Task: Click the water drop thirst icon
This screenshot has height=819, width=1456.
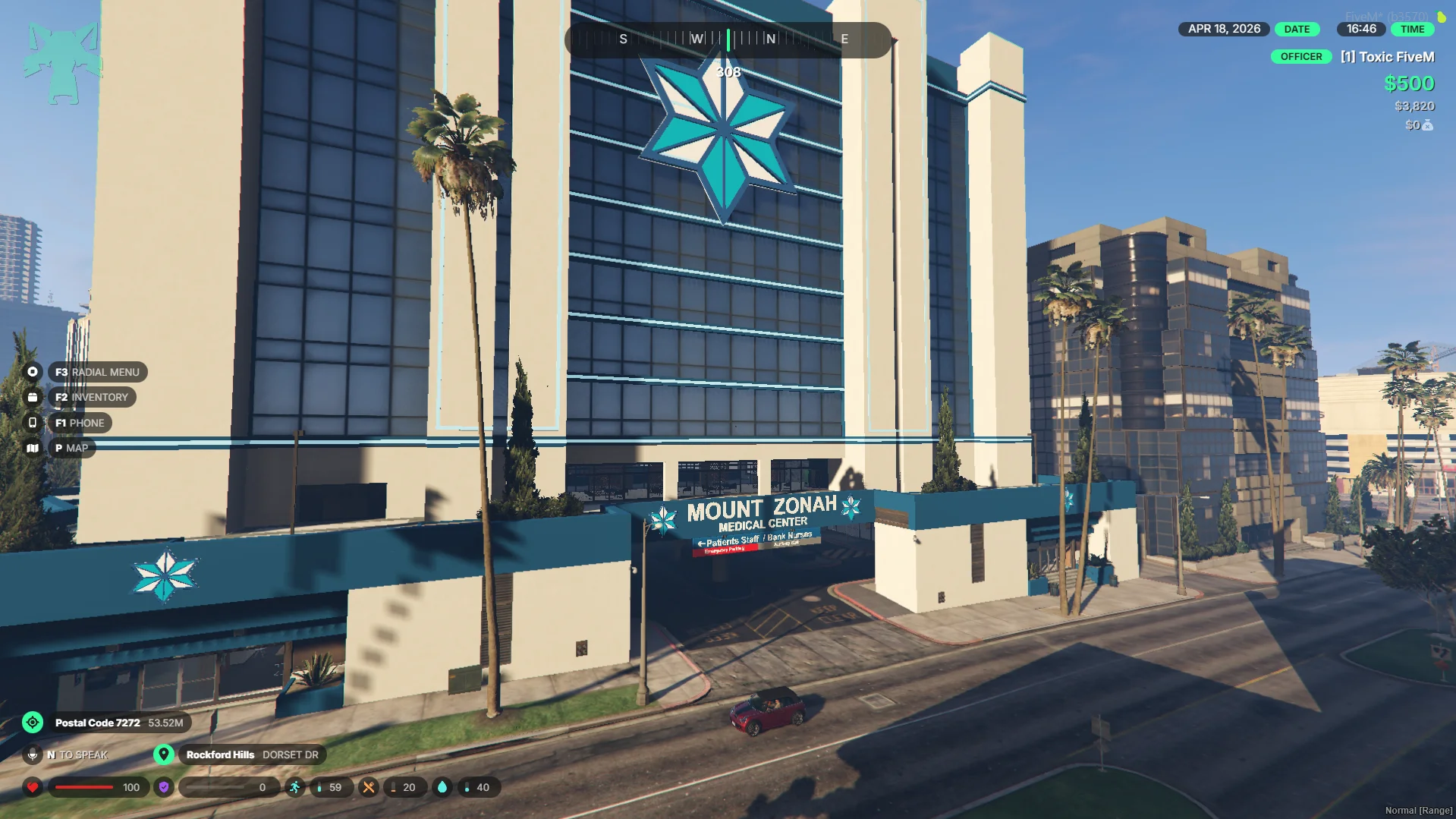Action: 442,787
